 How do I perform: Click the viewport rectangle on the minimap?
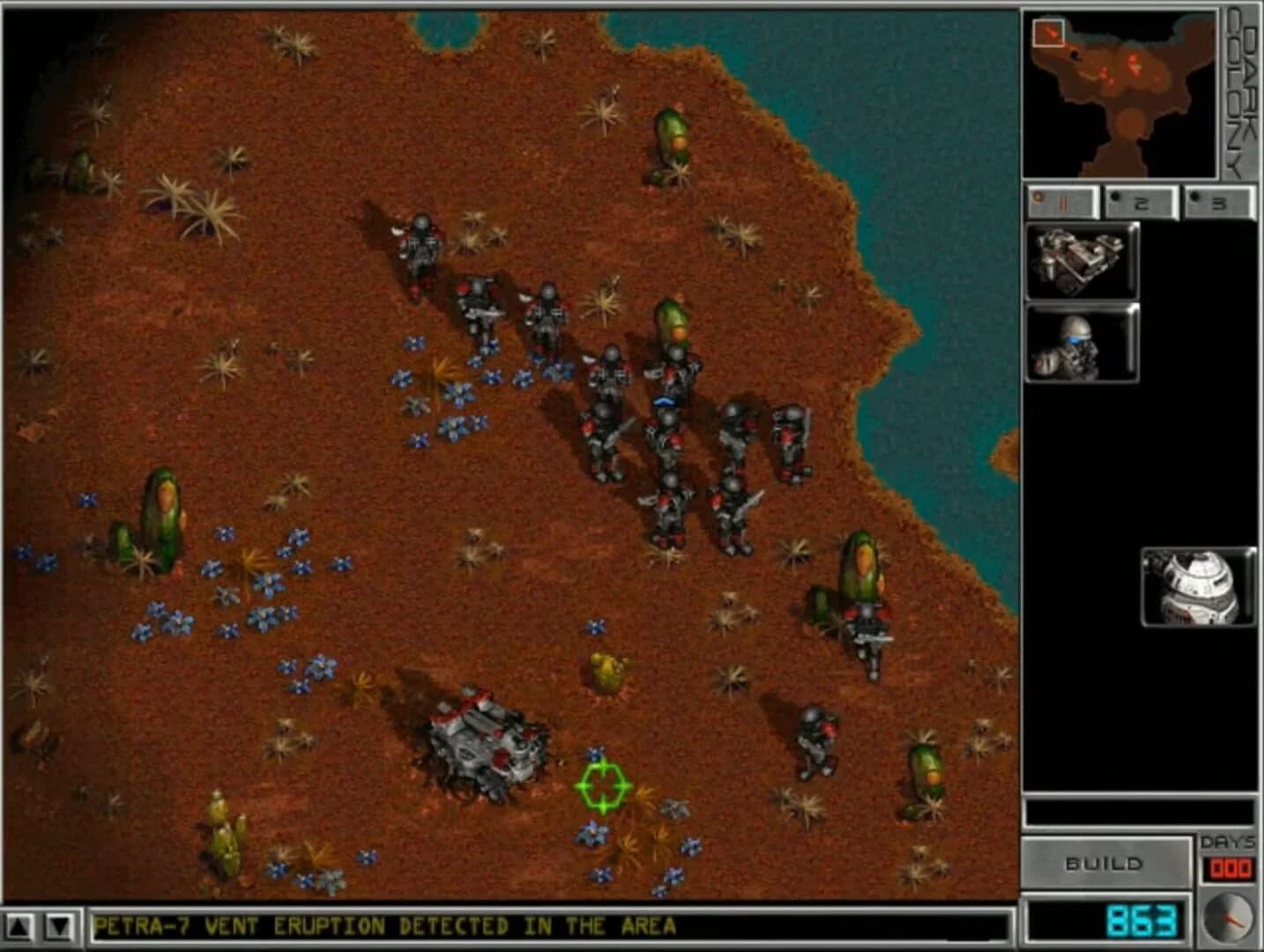pyautogui.click(x=1048, y=32)
